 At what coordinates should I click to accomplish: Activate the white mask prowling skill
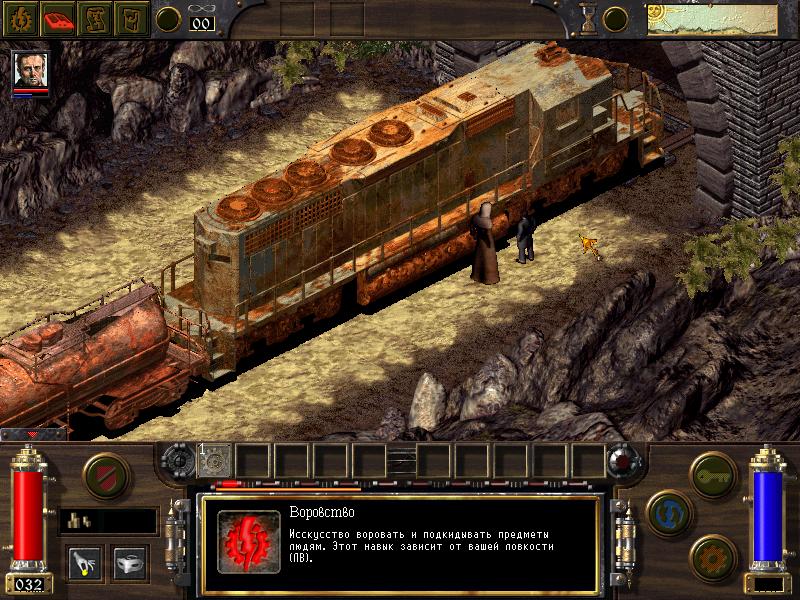click(131, 562)
